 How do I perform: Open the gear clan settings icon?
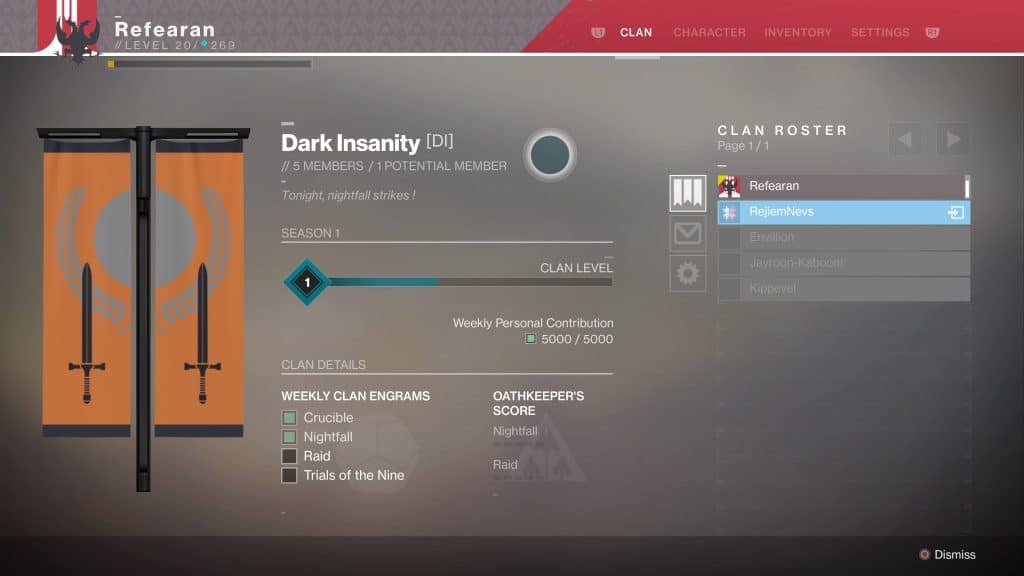point(688,273)
